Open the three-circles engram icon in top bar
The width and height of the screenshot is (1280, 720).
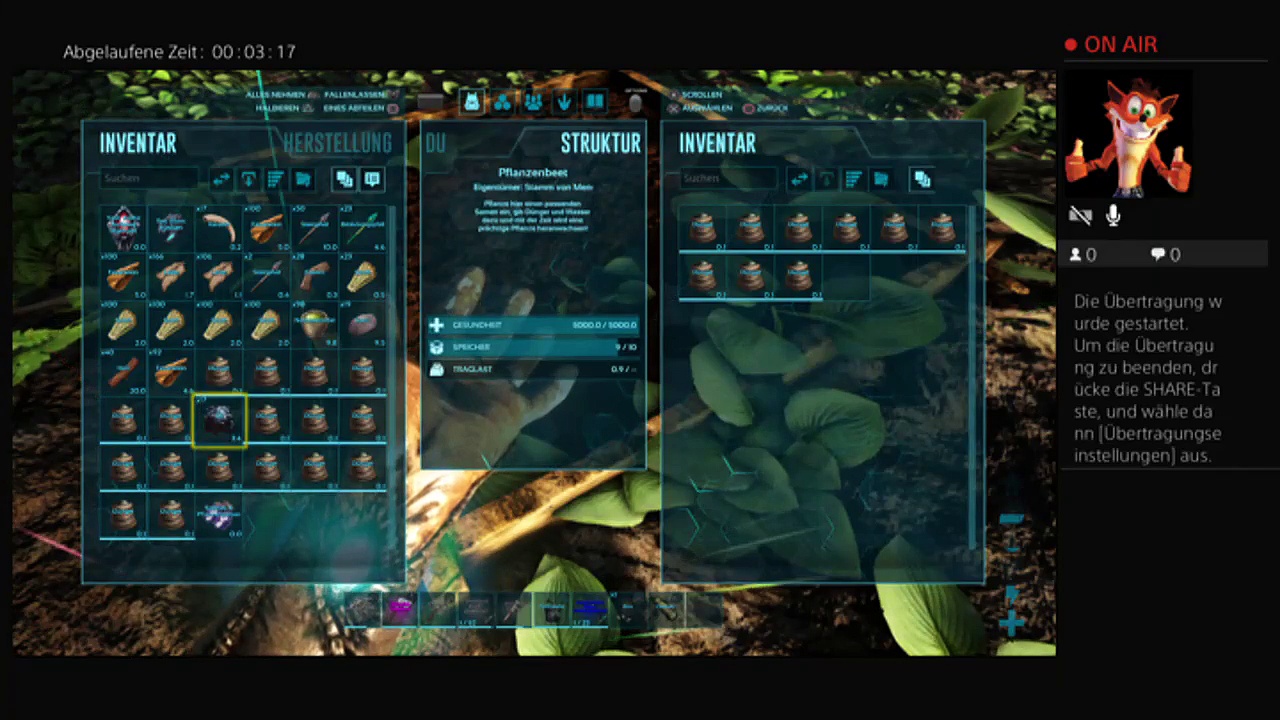pos(502,101)
